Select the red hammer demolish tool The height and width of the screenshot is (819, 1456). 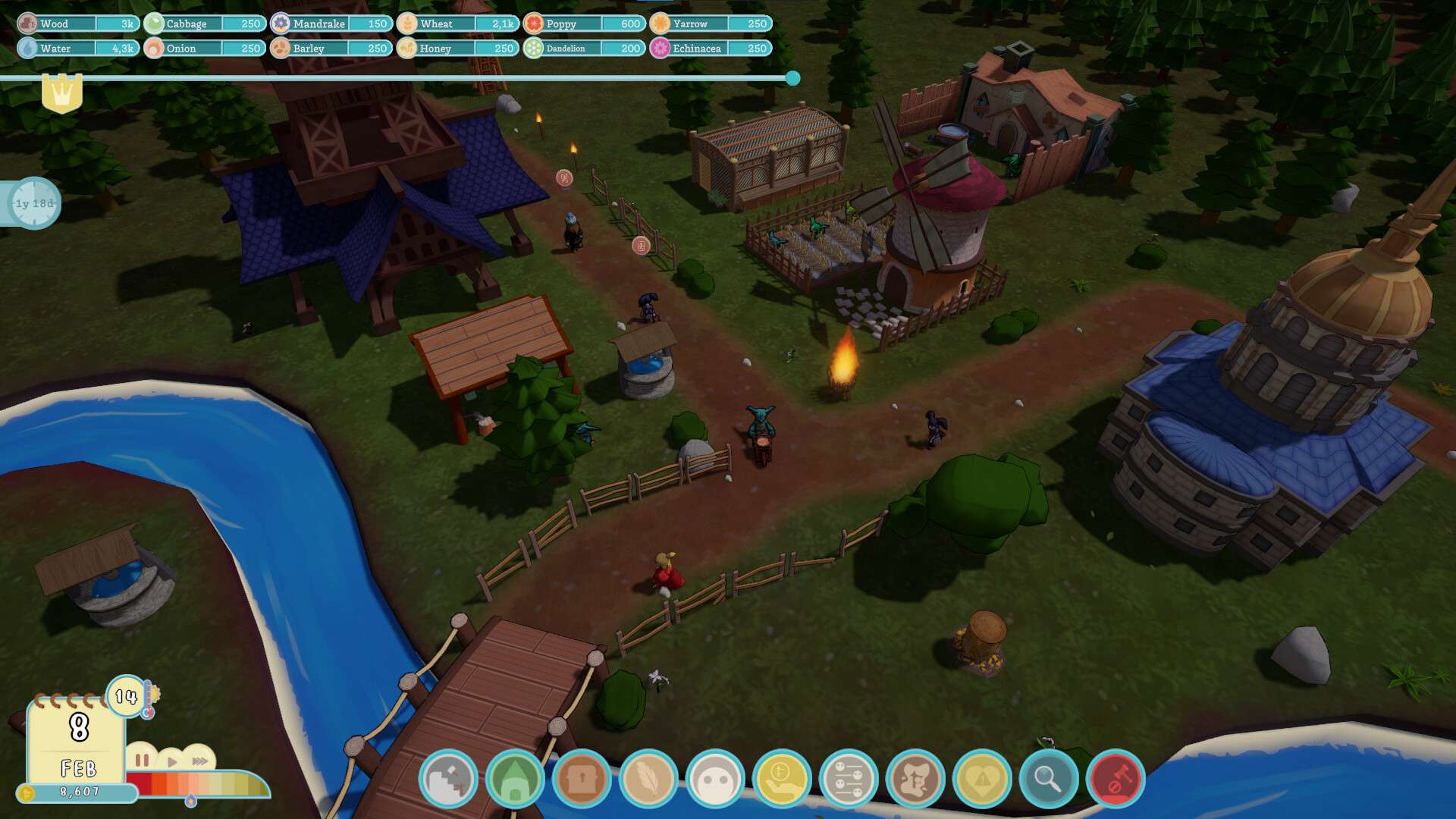(x=1116, y=779)
